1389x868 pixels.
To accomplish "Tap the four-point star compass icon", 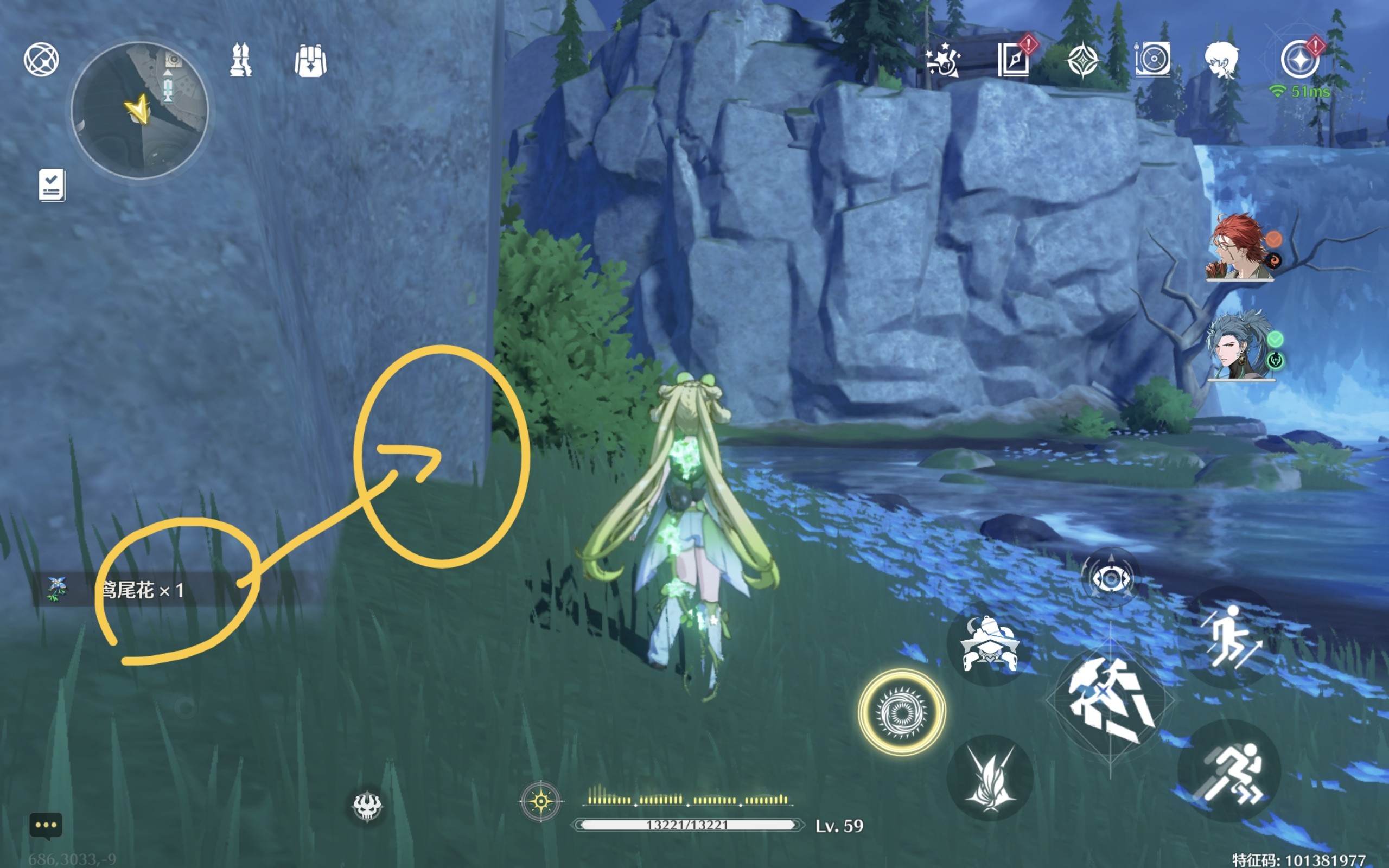I will (1082, 60).
